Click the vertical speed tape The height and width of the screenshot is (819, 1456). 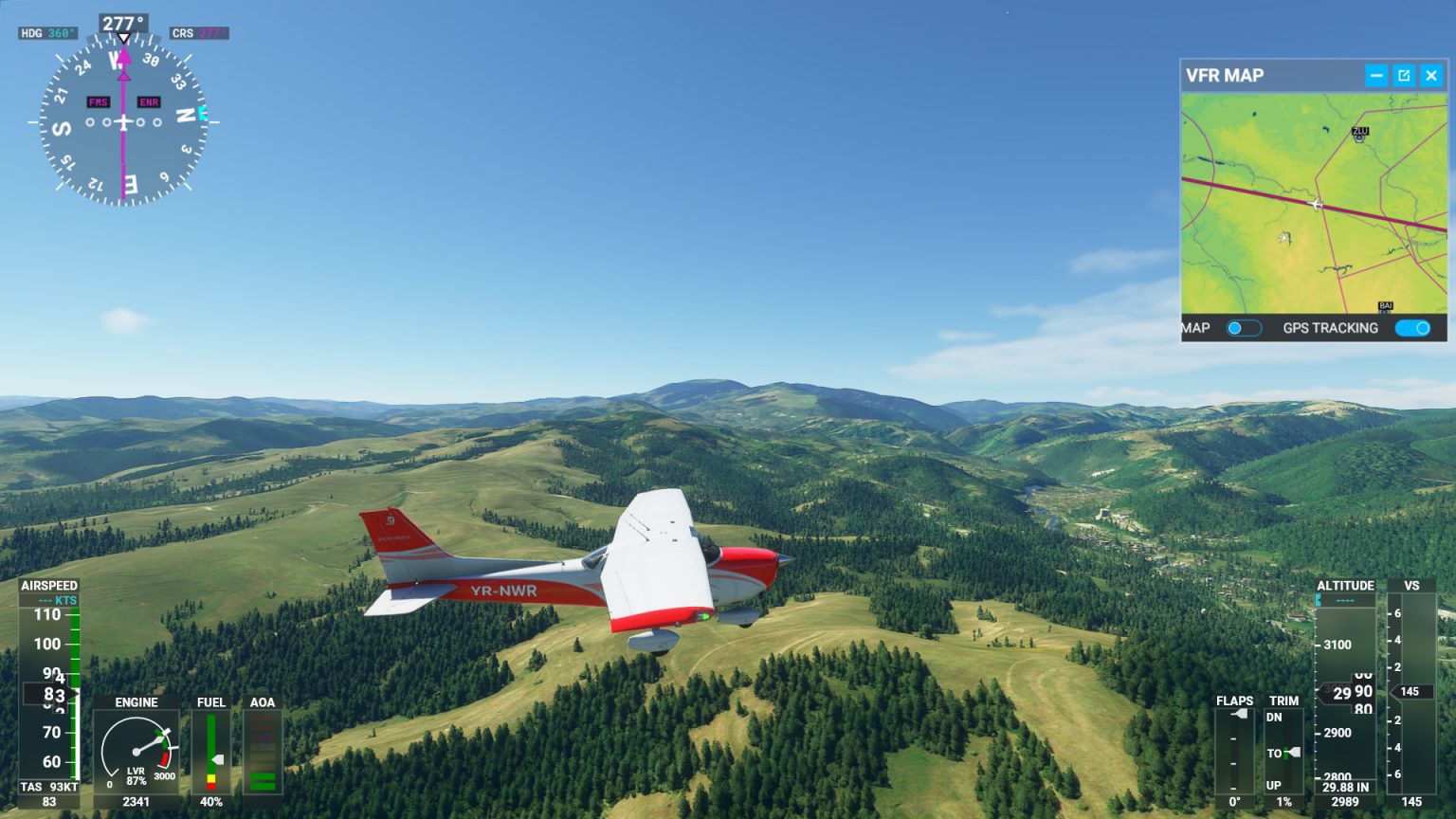coord(1410,692)
